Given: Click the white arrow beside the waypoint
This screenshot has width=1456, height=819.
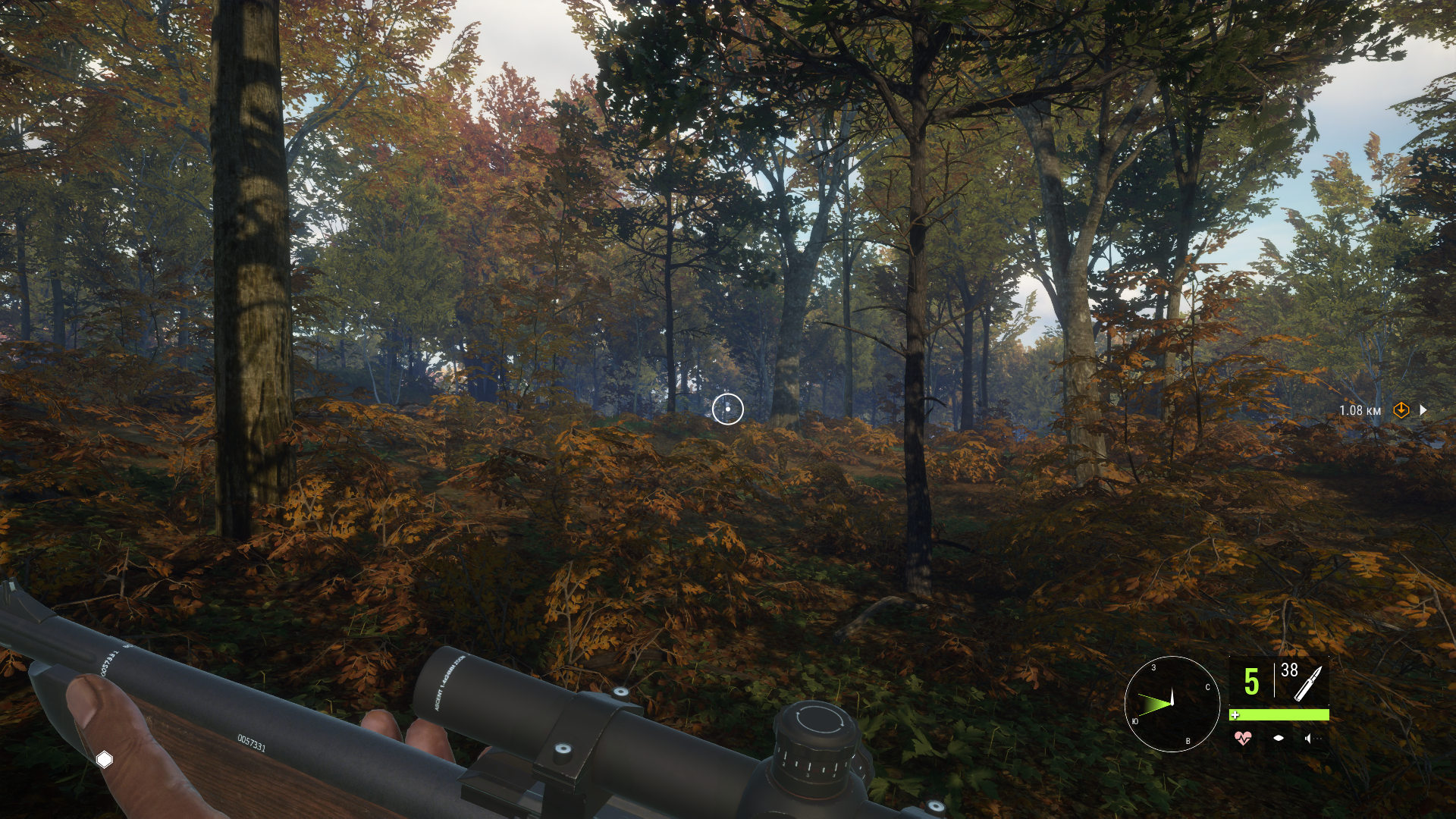Looking at the screenshot, I should (x=1423, y=410).
